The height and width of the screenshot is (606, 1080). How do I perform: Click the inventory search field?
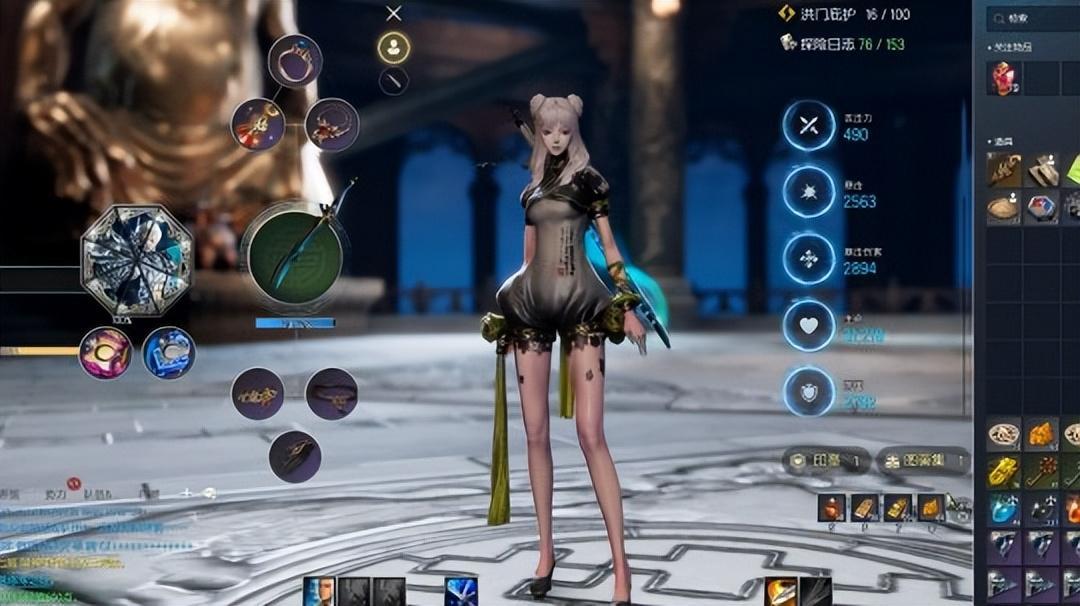(1030, 18)
